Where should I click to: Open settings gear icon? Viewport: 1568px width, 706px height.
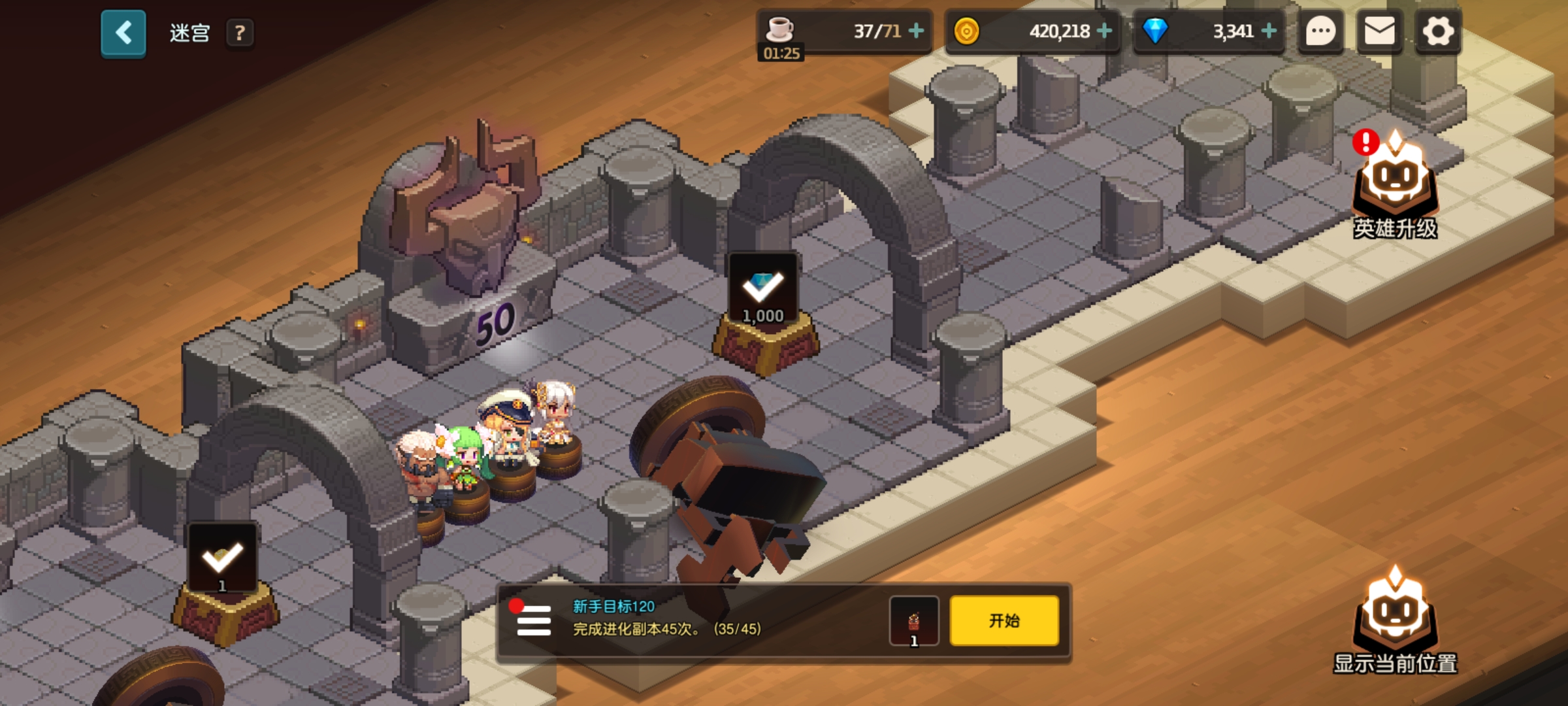(1438, 31)
